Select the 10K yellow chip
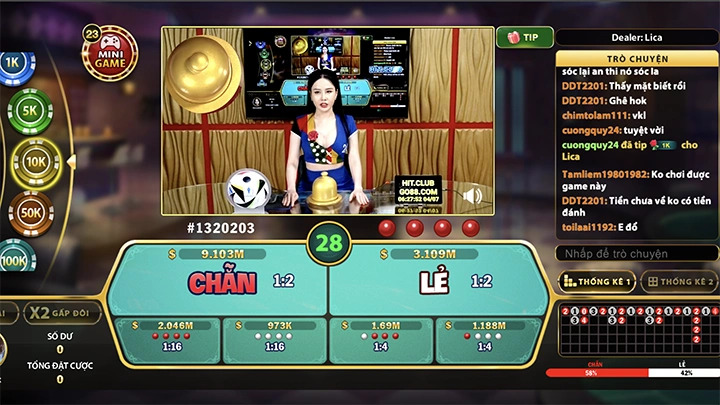720x405 pixels. click(33, 160)
